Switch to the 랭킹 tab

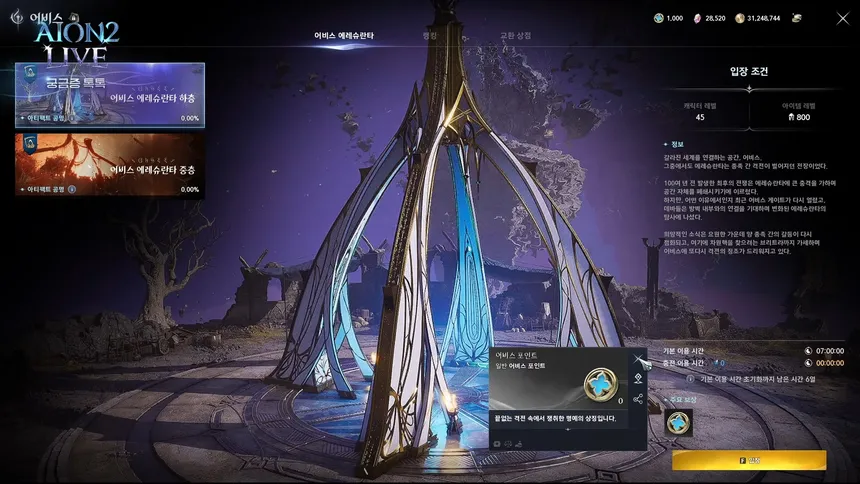[x=430, y=36]
